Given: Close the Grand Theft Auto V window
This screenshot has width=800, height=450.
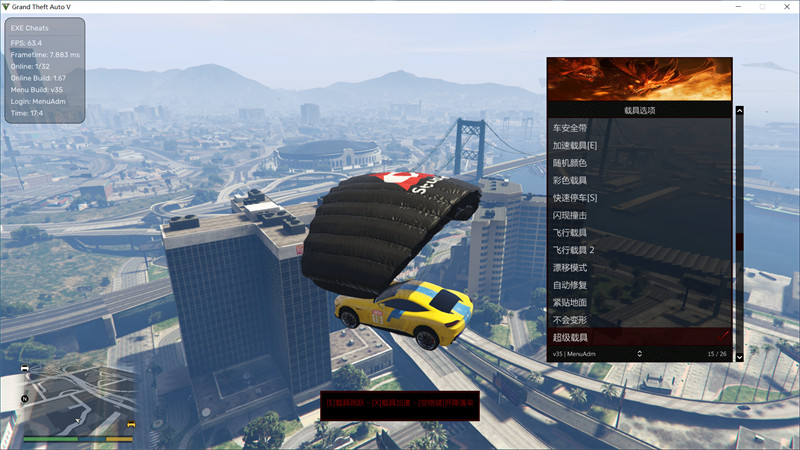Looking at the screenshot, I should click(785, 7).
